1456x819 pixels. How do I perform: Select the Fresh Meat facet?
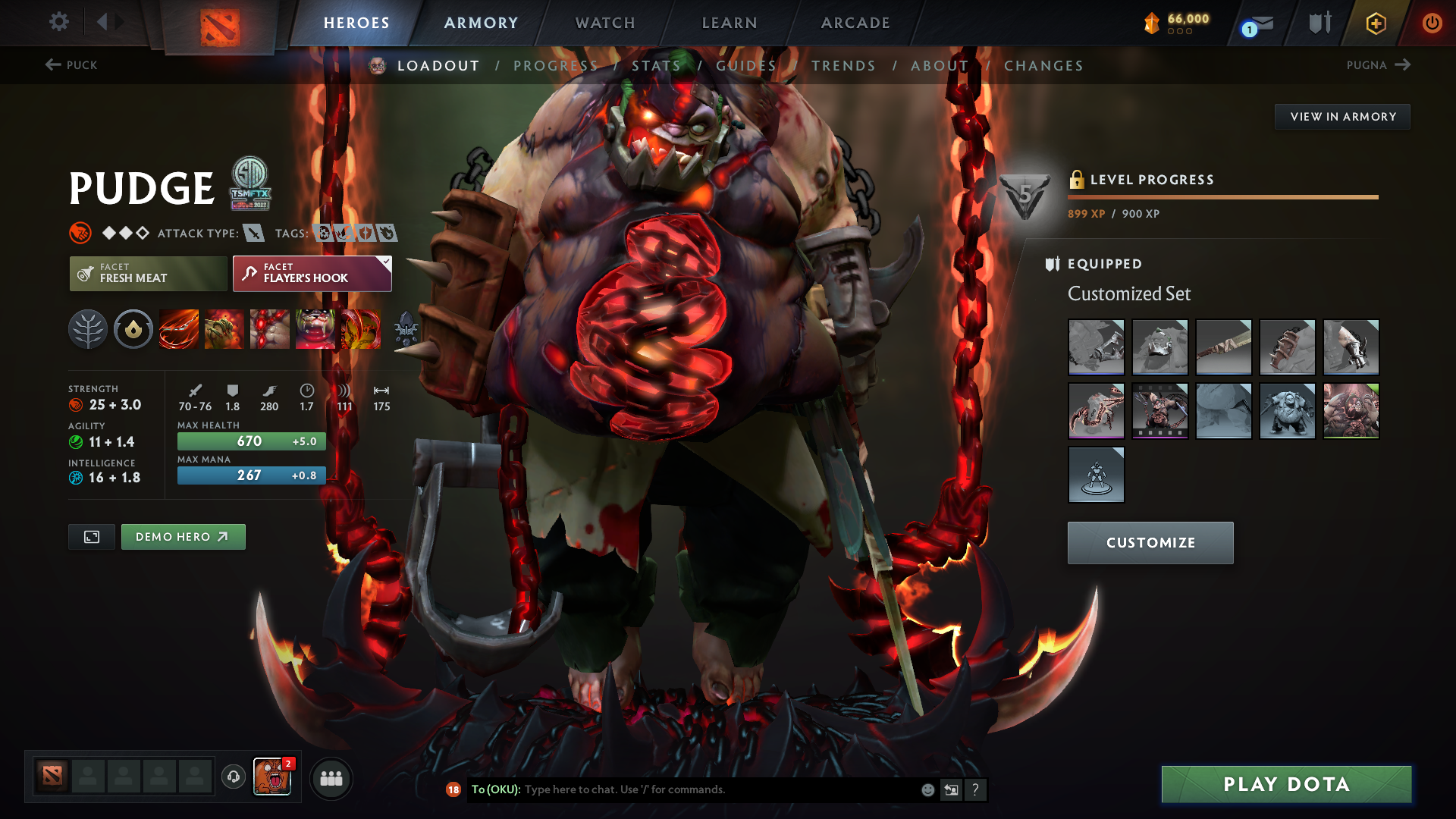pos(148,273)
